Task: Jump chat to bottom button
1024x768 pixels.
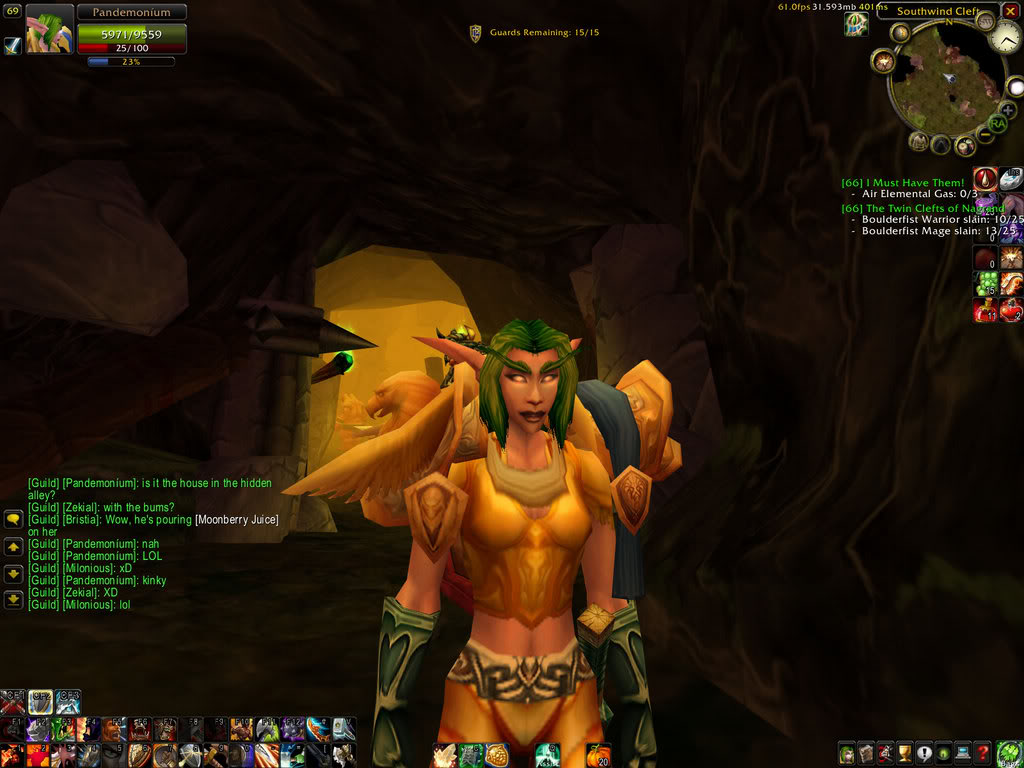Action: coord(13,600)
